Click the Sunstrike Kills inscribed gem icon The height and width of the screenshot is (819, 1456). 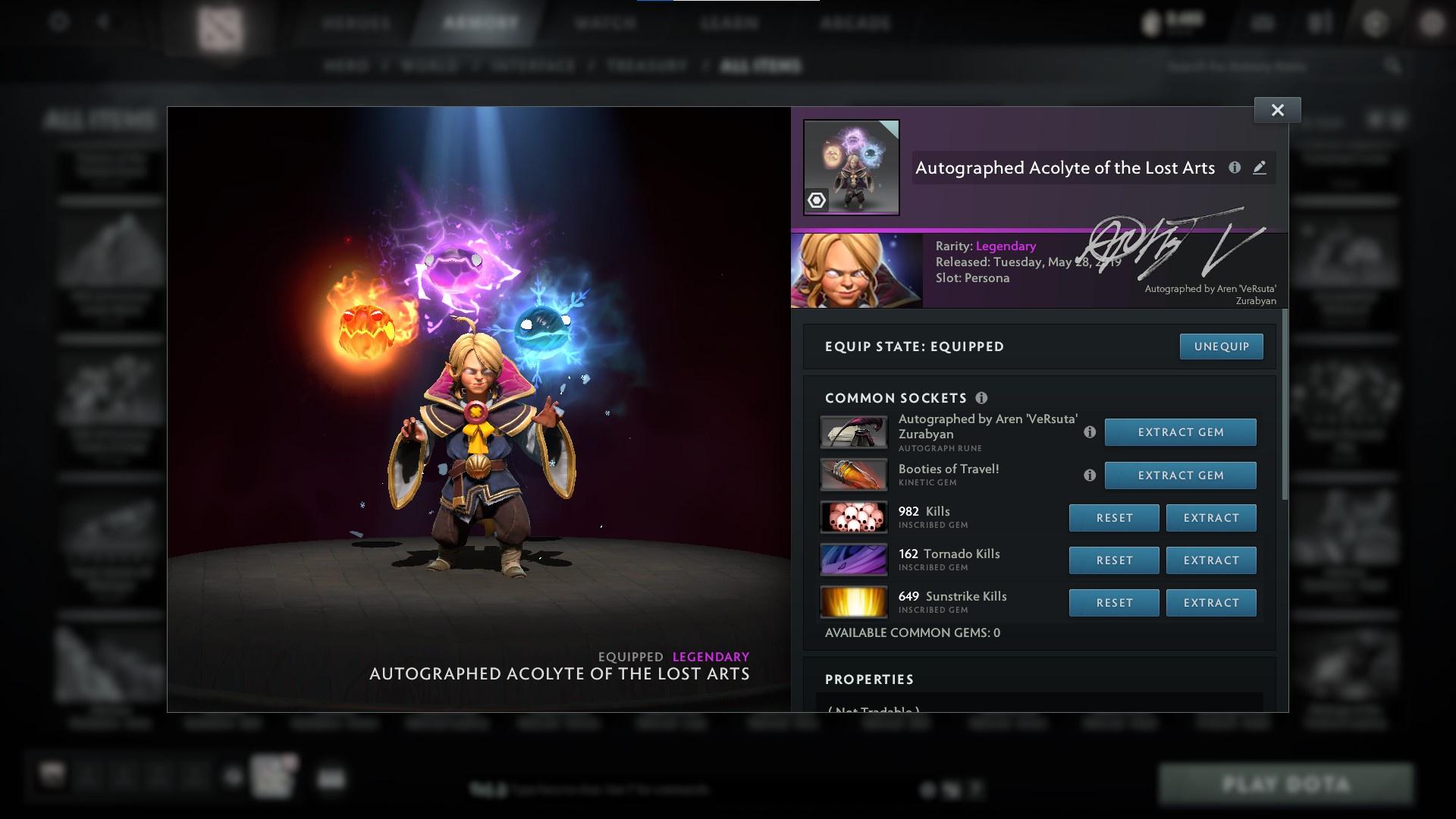click(x=853, y=602)
